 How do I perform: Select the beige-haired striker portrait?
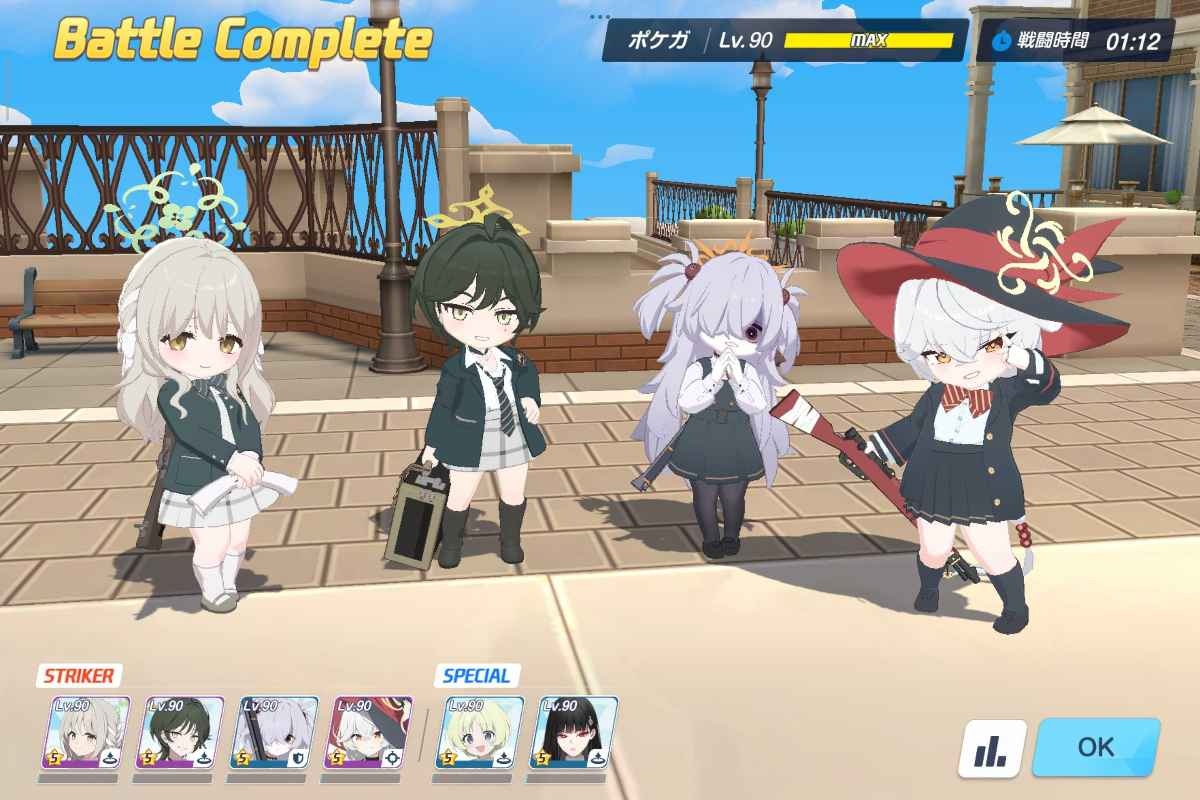tap(86, 733)
